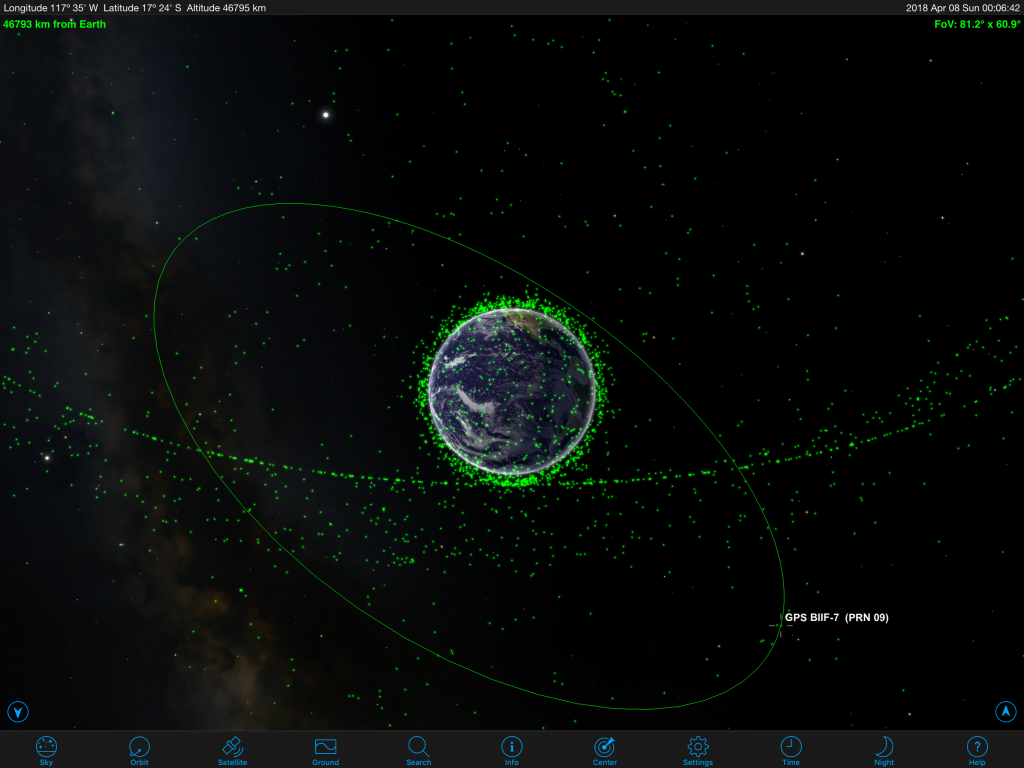
Task: Click the down-chevron circle button
Action: (x=18, y=712)
